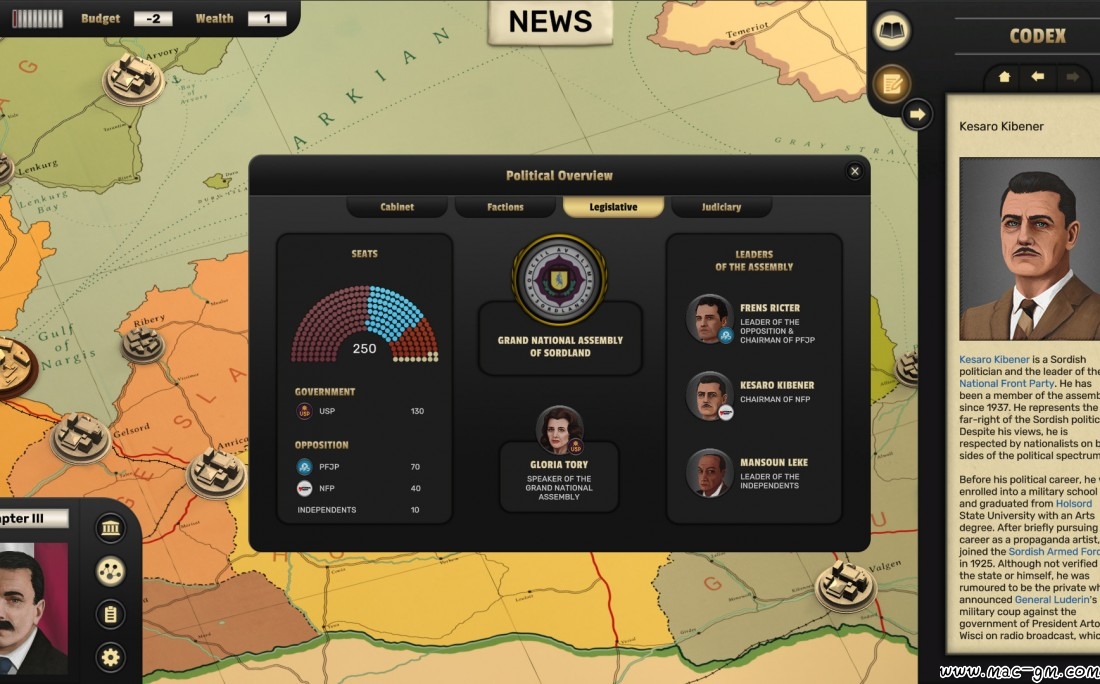Go to the Codex home page
Viewport: 1100px width, 684px height.
[x=1004, y=77]
